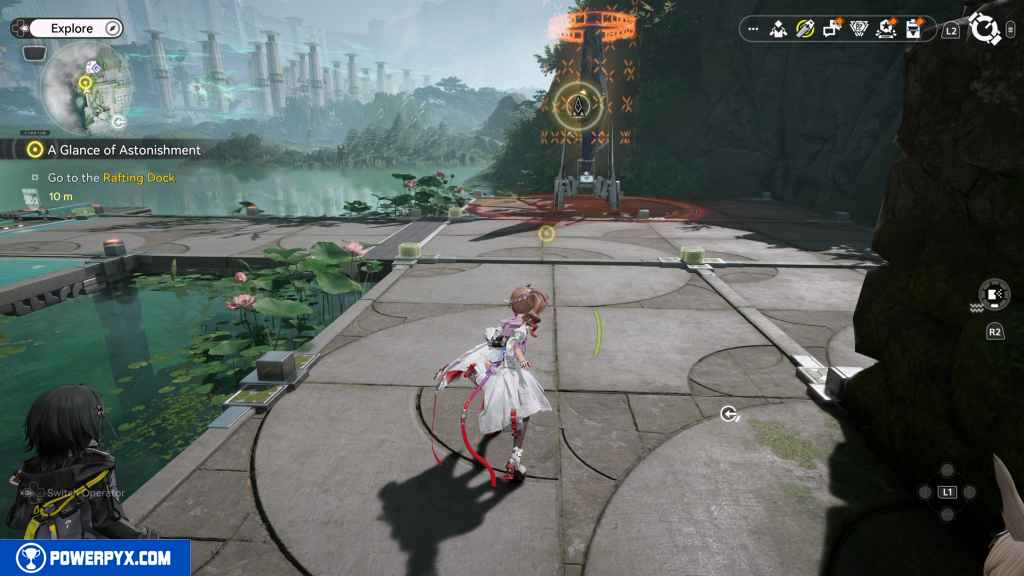Image resolution: width=1024 pixels, height=576 pixels.
Task: Activate the round gadget icon on right edge
Action: click(x=994, y=296)
